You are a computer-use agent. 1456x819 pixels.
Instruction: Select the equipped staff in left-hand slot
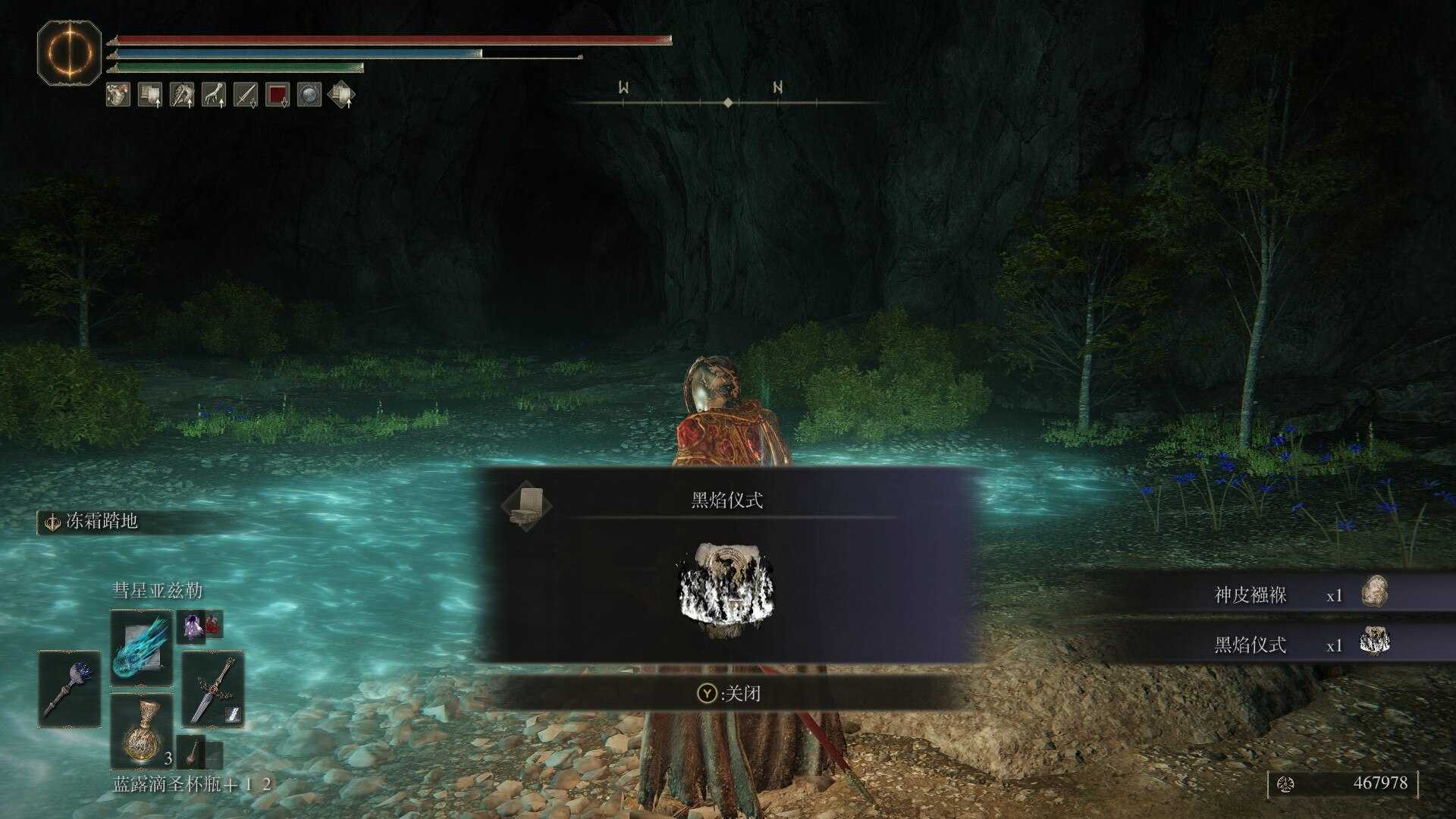pyautogui.click(x=69, y=689)
